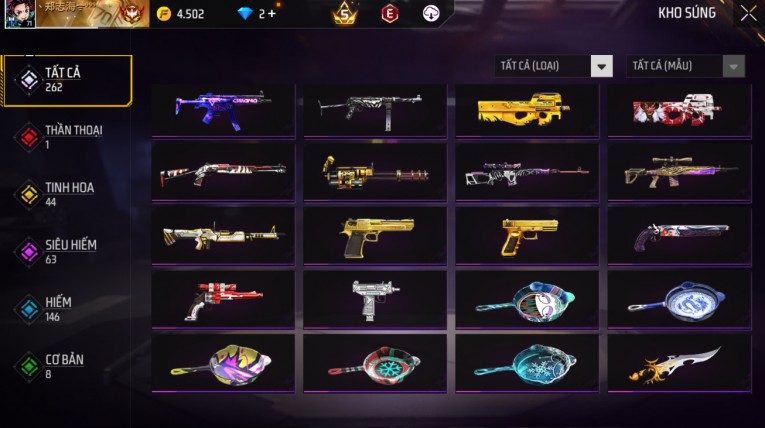Pick the gold Gatling gun skin
This screenshot has width=765, height=428.
(375, 172)
